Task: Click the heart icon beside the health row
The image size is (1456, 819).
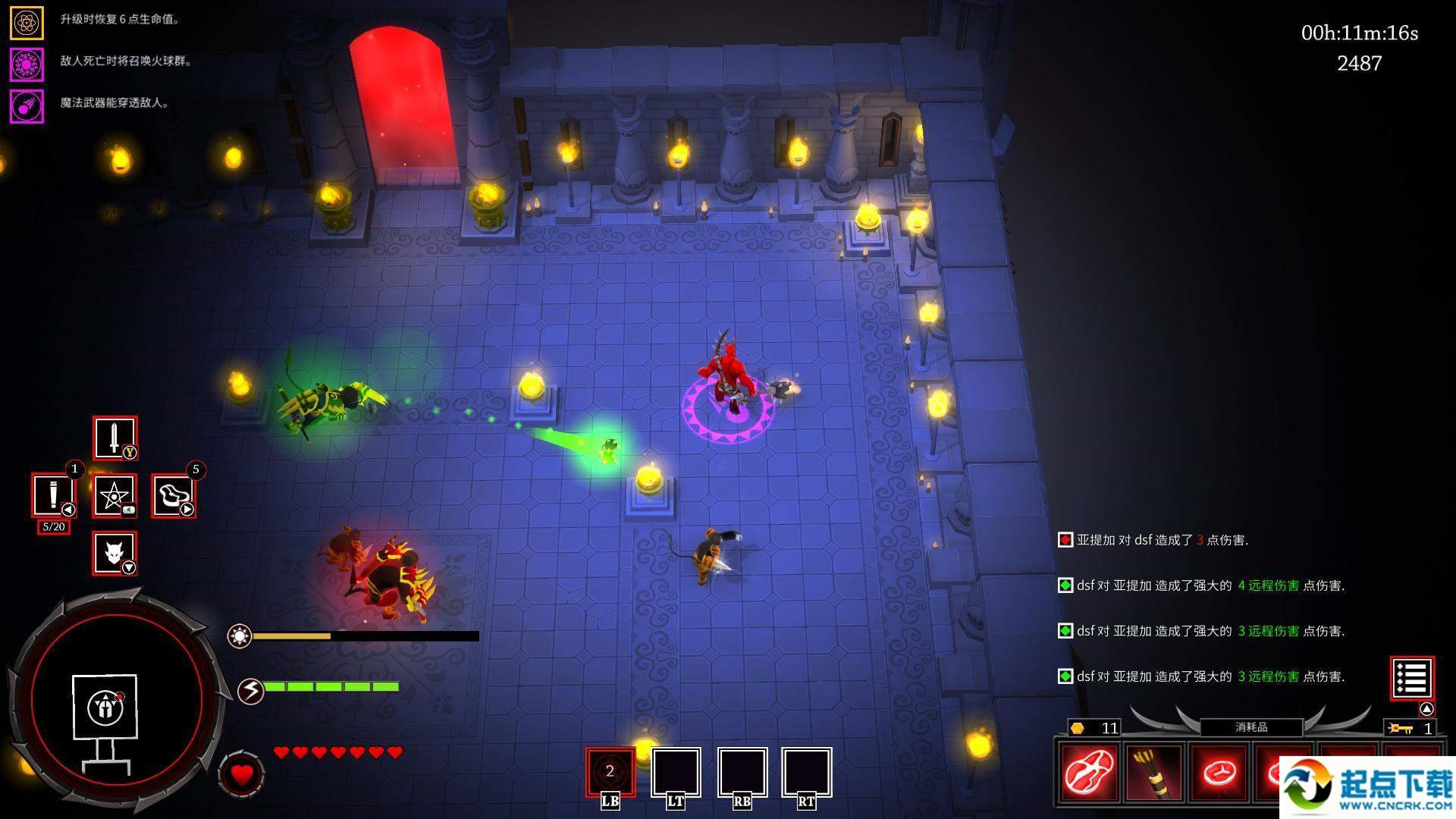Action: [242, 774]
